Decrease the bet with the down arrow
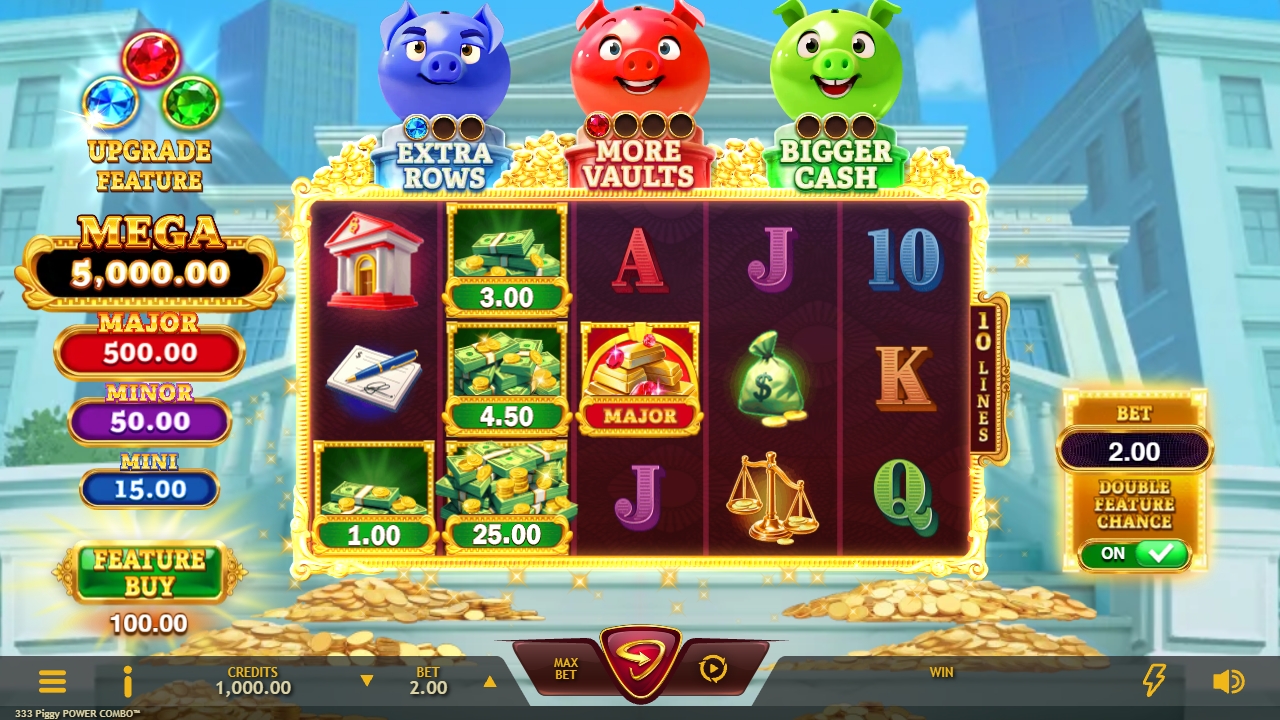This screenshot has width=1280, height=720. [367, 681]
